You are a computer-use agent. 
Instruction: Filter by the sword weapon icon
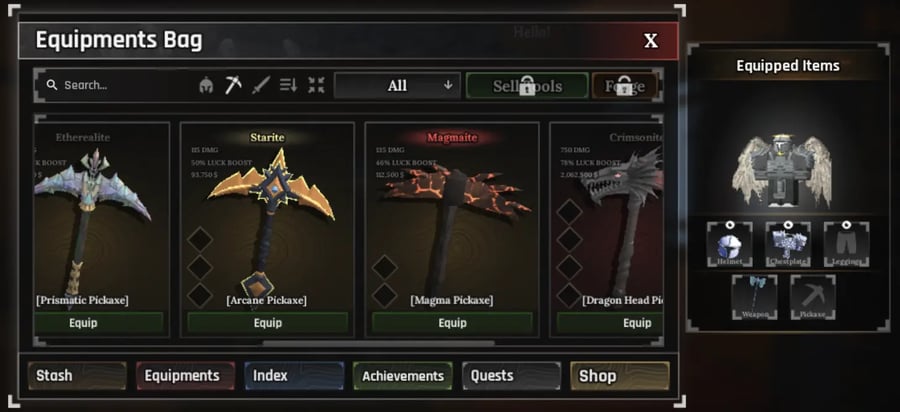pos(261,86)
